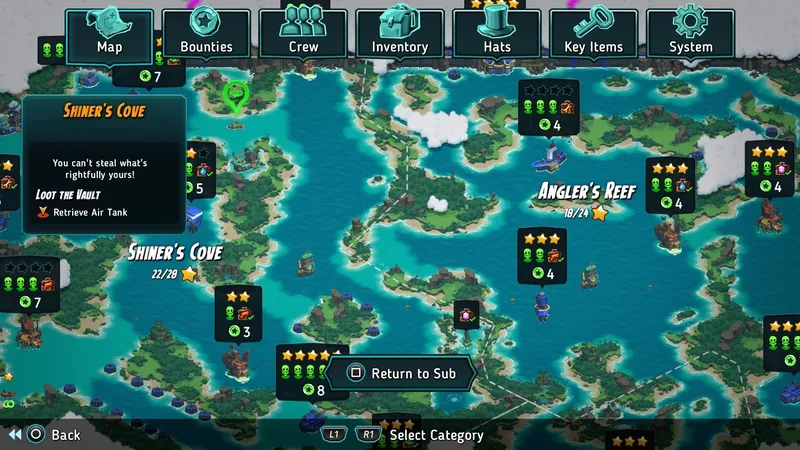Select the Shiner's Cove region label

[175, 252]
